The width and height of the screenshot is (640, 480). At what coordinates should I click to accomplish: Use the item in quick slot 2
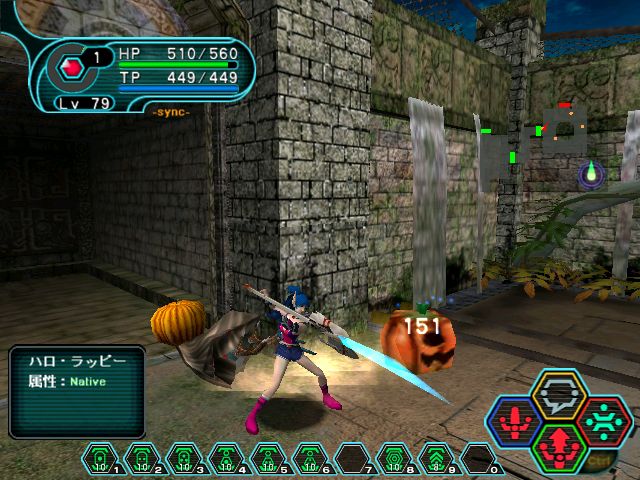coord(142,458)
